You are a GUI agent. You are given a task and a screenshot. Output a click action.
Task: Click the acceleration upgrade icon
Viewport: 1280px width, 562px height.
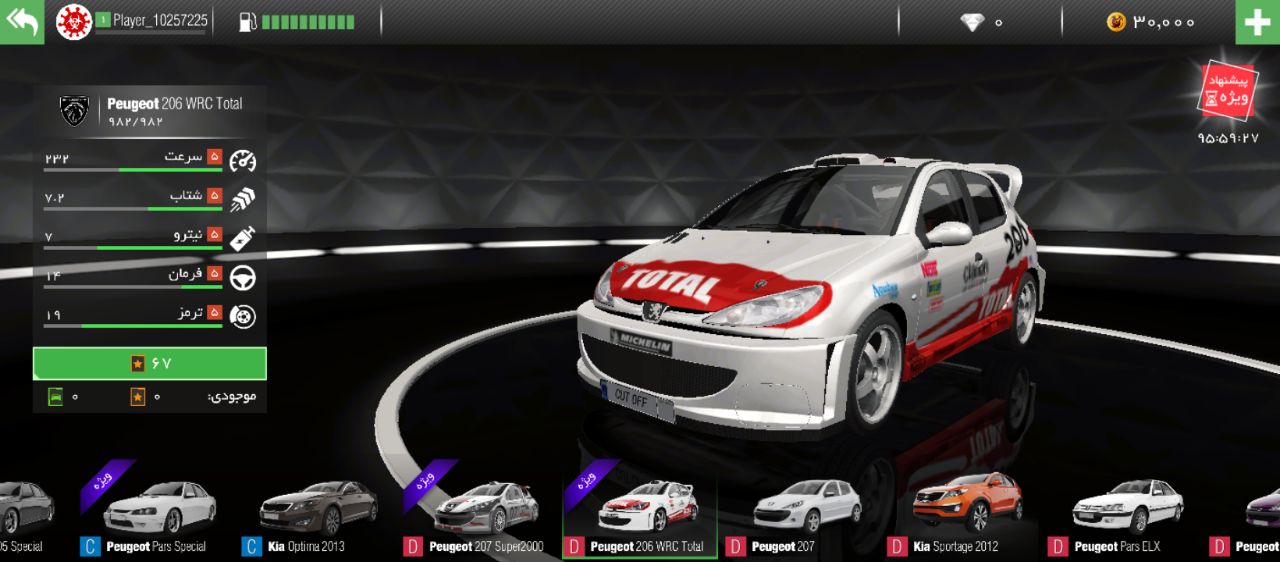243,199
